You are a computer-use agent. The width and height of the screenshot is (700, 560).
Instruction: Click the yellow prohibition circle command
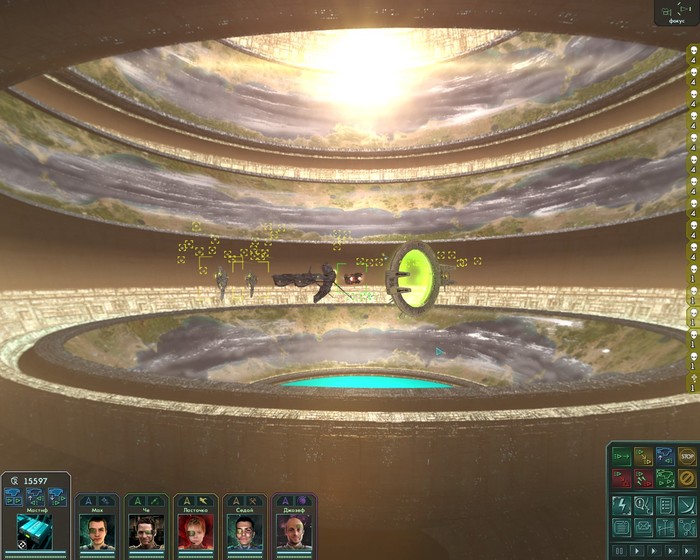click(686, 478)
